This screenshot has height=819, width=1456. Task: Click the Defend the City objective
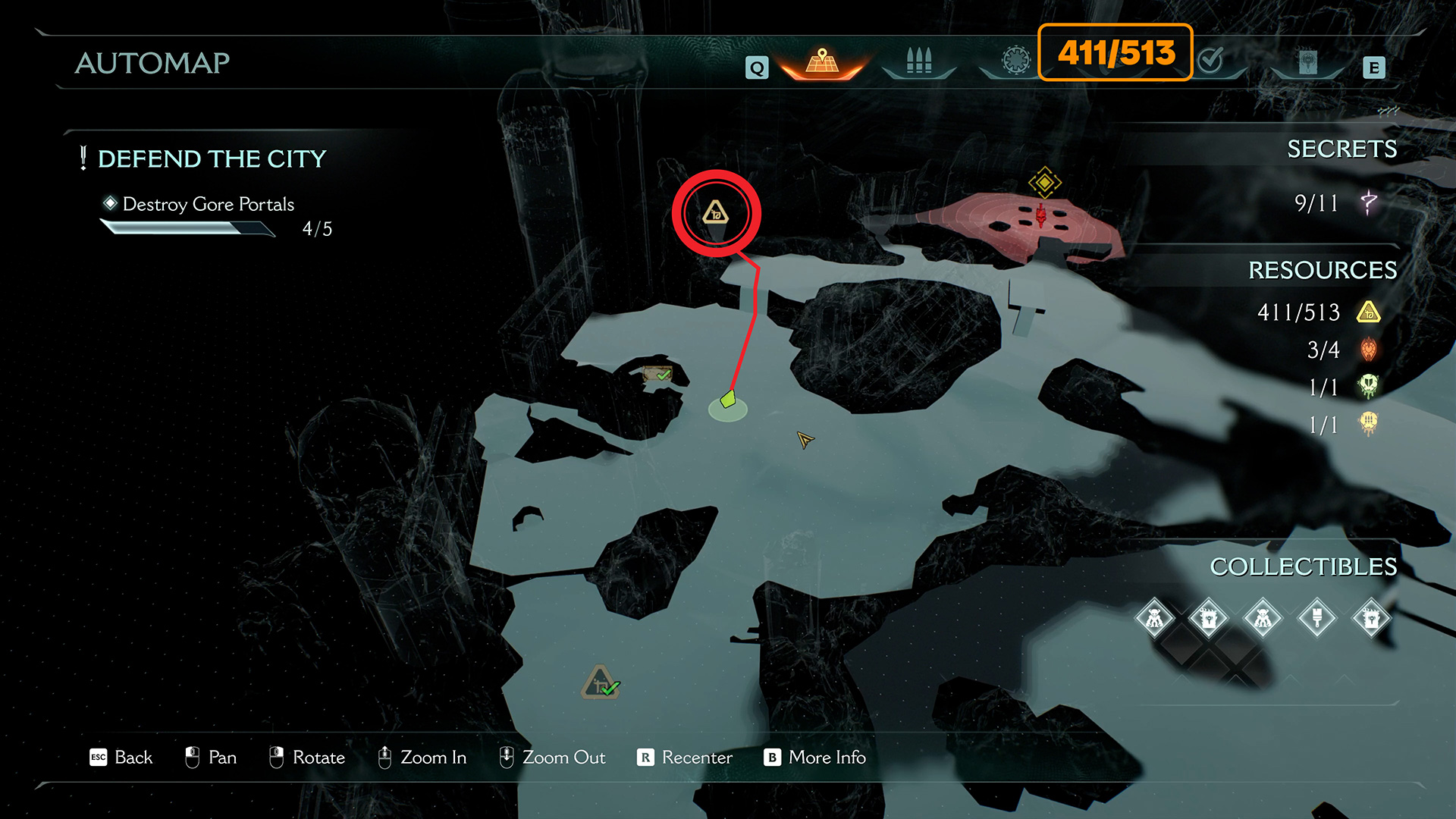212,158
